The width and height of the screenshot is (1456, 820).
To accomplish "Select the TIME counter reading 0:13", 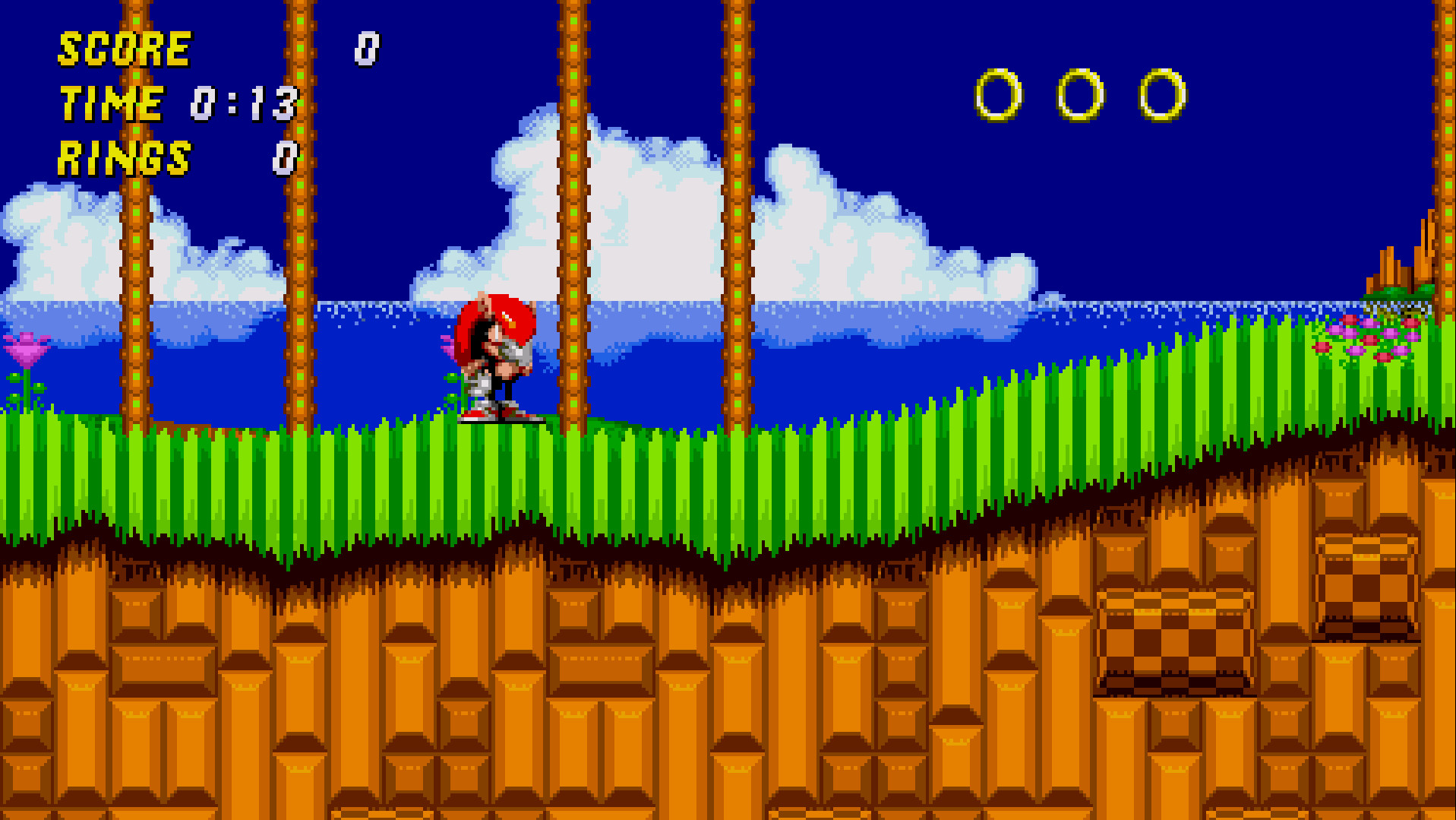I will tap(243, 105).
